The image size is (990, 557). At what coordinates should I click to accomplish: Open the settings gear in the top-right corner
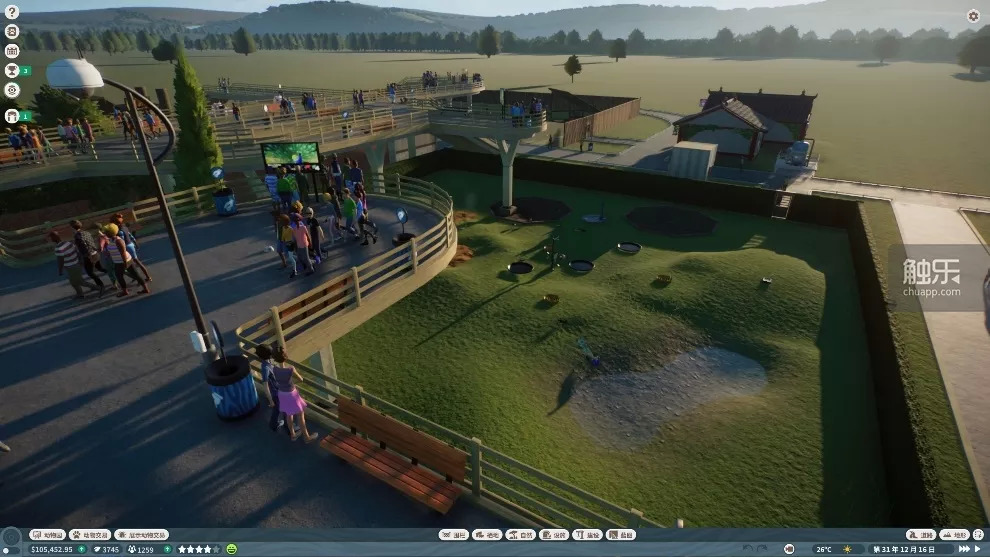[x=973, y=16]
